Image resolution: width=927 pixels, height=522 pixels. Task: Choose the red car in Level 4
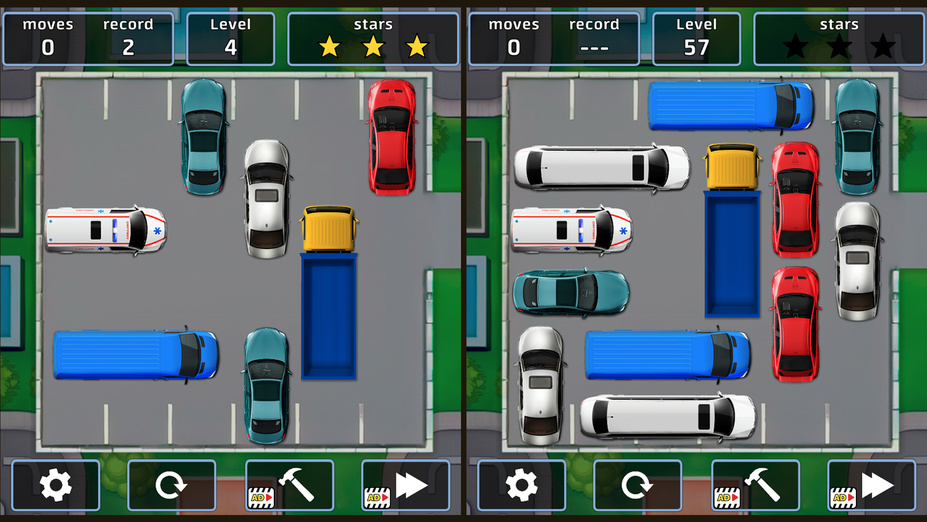[x=392, y=136]
